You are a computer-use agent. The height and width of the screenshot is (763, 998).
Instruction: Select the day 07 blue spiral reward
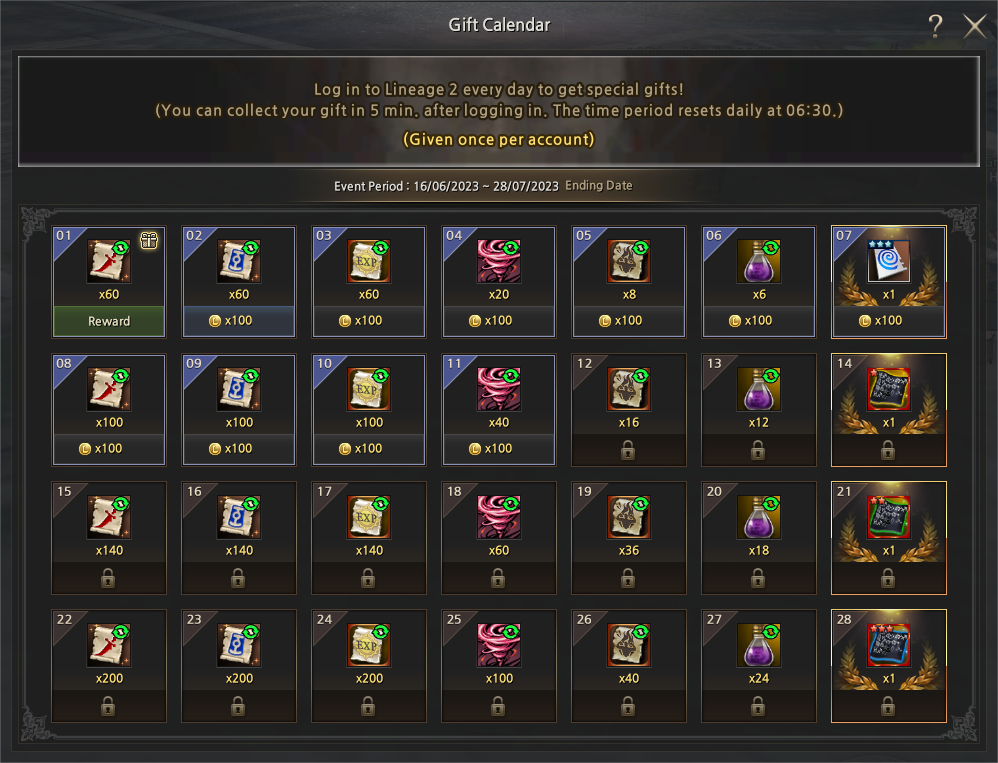point(888,262)
